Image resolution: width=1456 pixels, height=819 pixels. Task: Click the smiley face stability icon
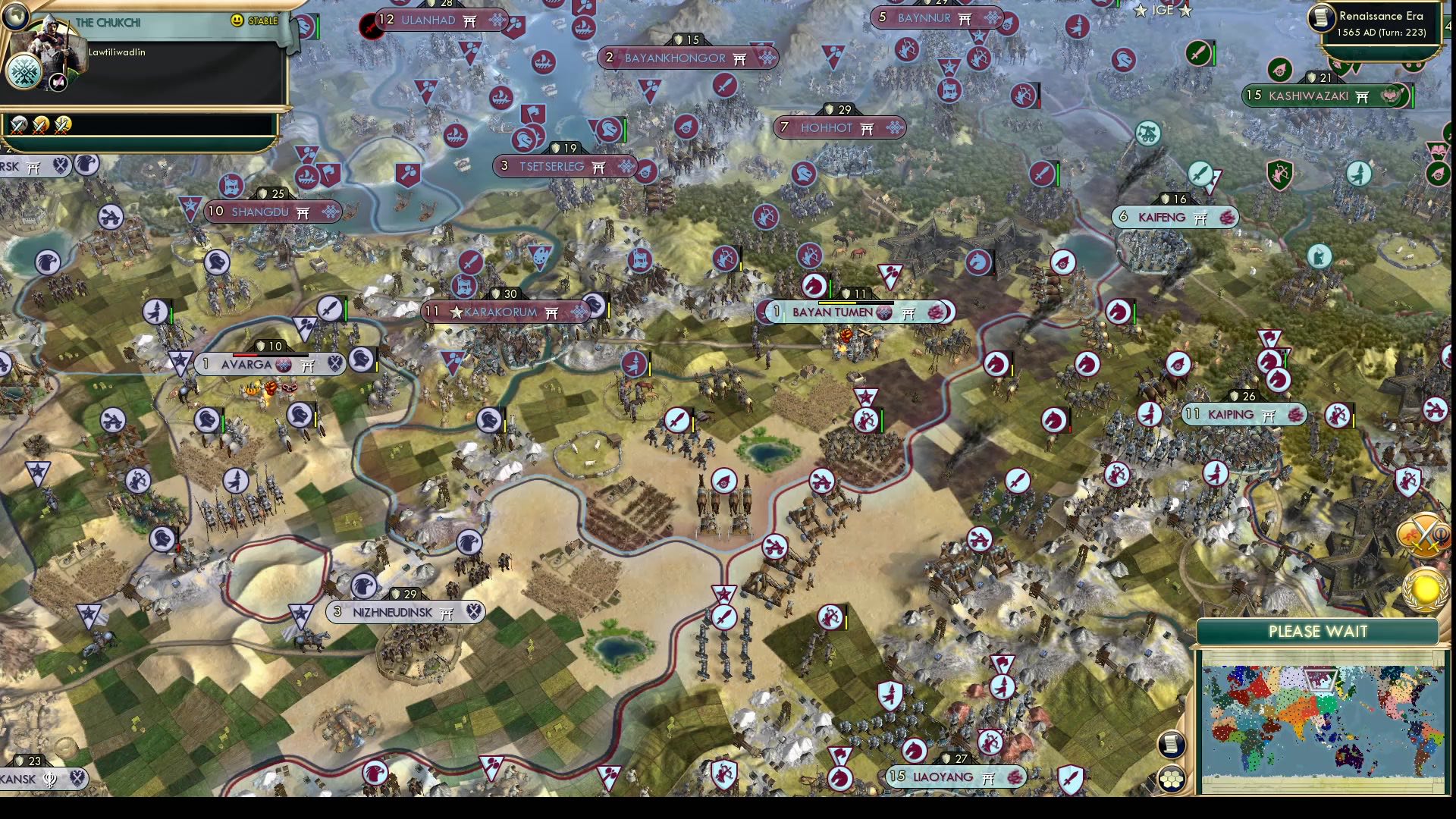coord(237,20)
